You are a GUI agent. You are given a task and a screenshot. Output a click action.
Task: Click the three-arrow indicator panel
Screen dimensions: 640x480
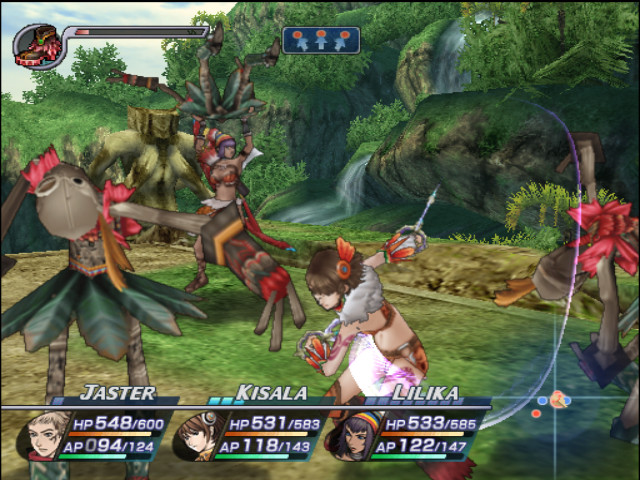(321, 40)
